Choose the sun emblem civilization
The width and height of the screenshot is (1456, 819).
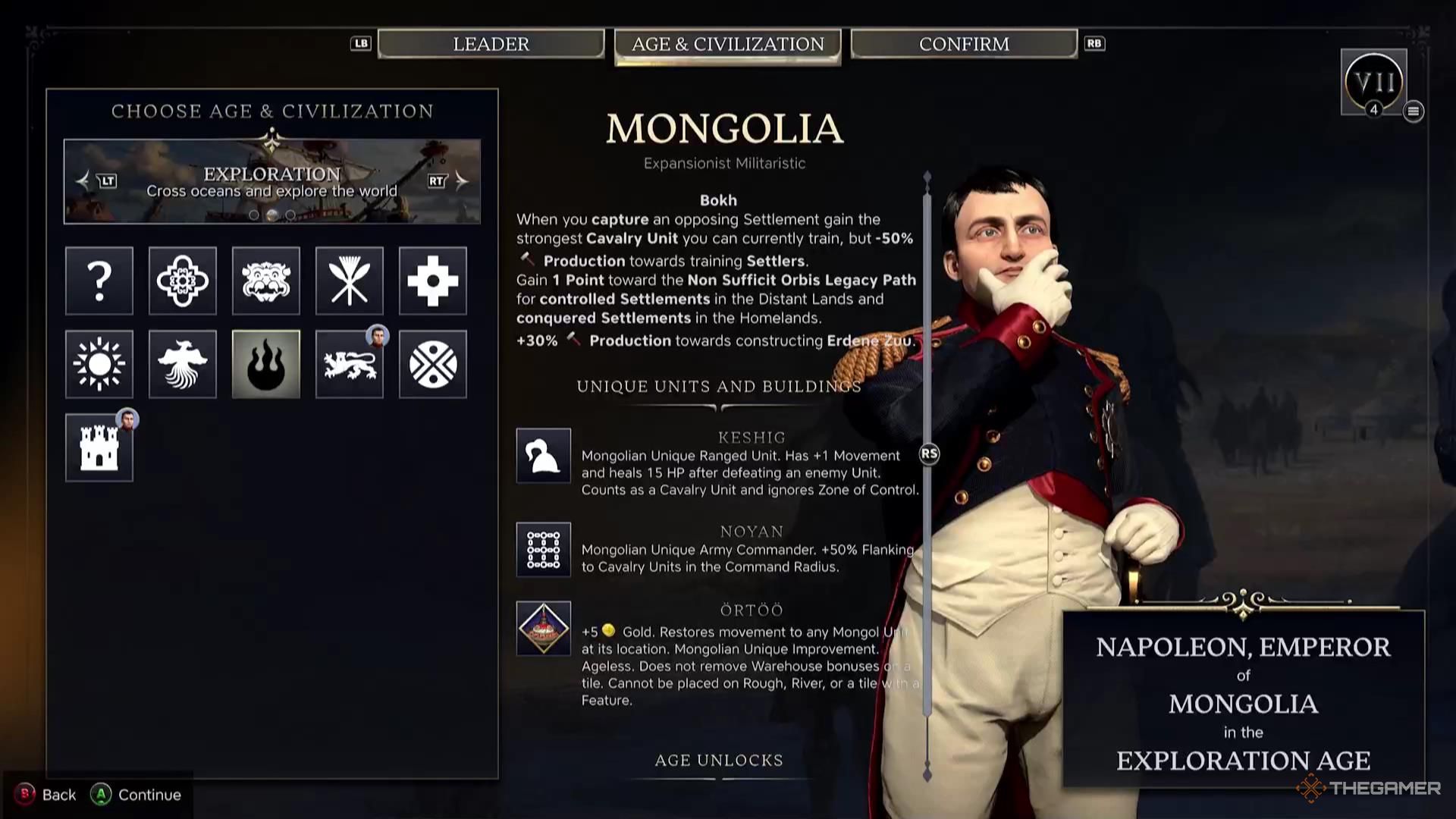[99, 364]
